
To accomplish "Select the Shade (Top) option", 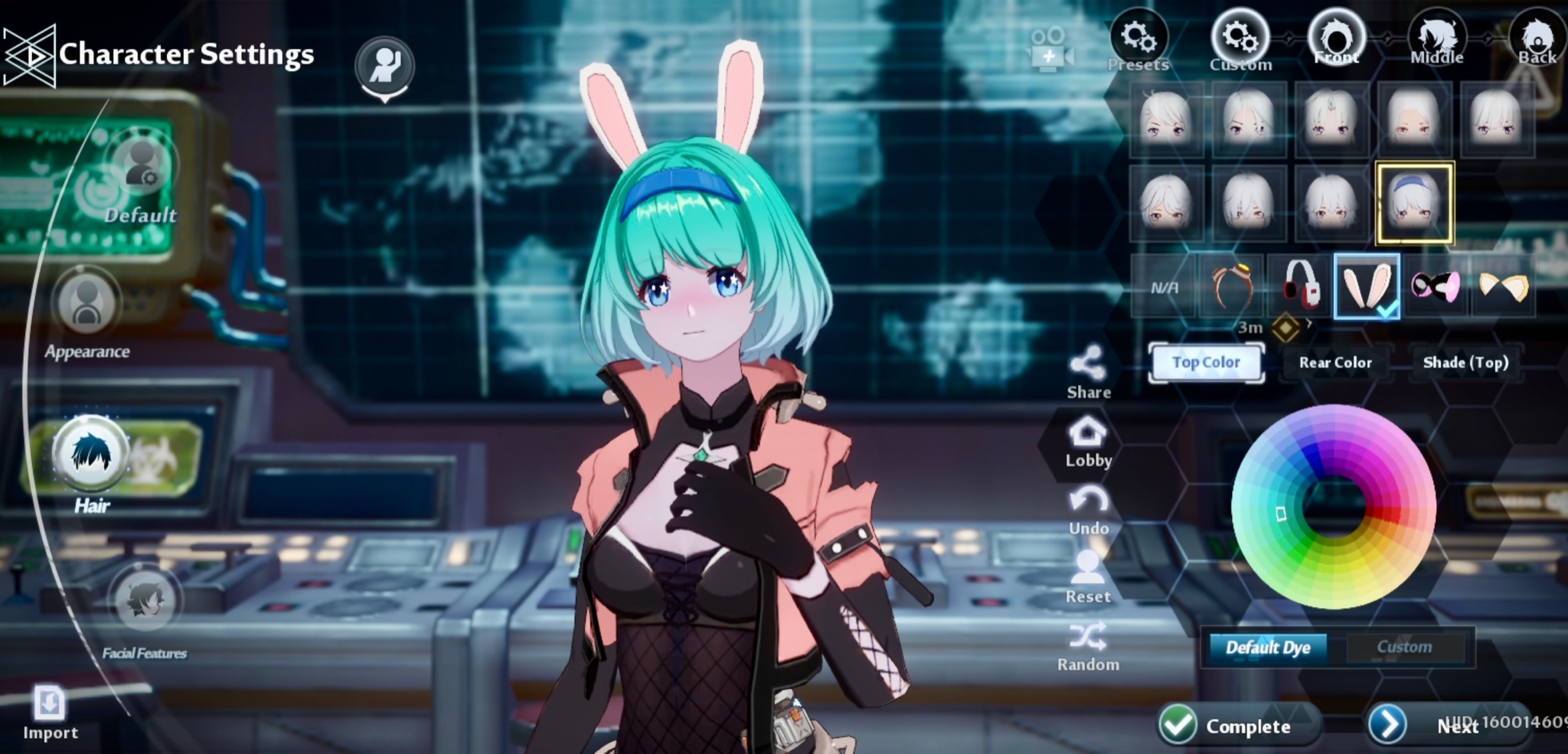I will pyautogui.click(x=1465, y=362).
